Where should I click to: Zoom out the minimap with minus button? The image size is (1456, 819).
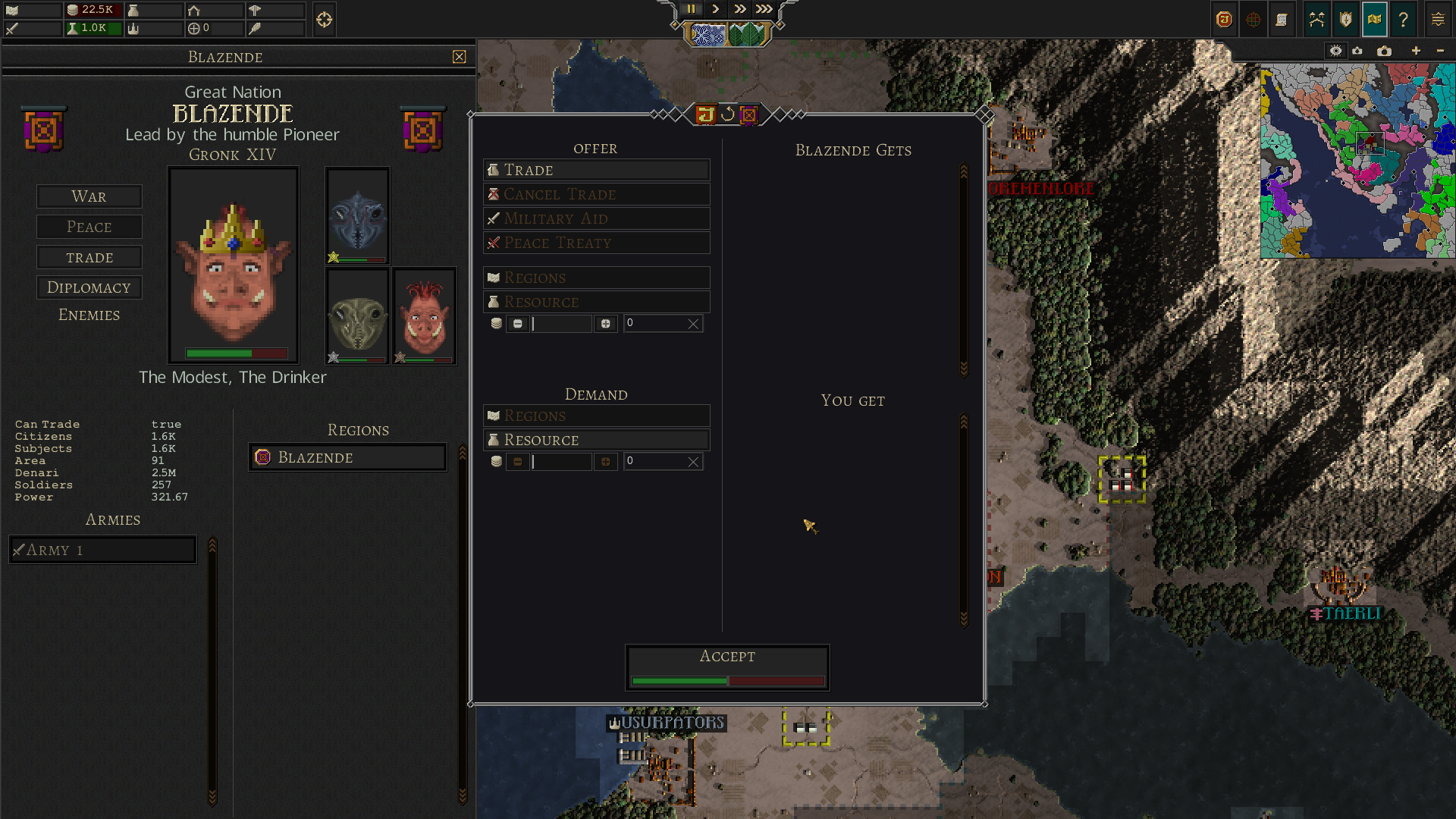click(x=1440, y=51)
